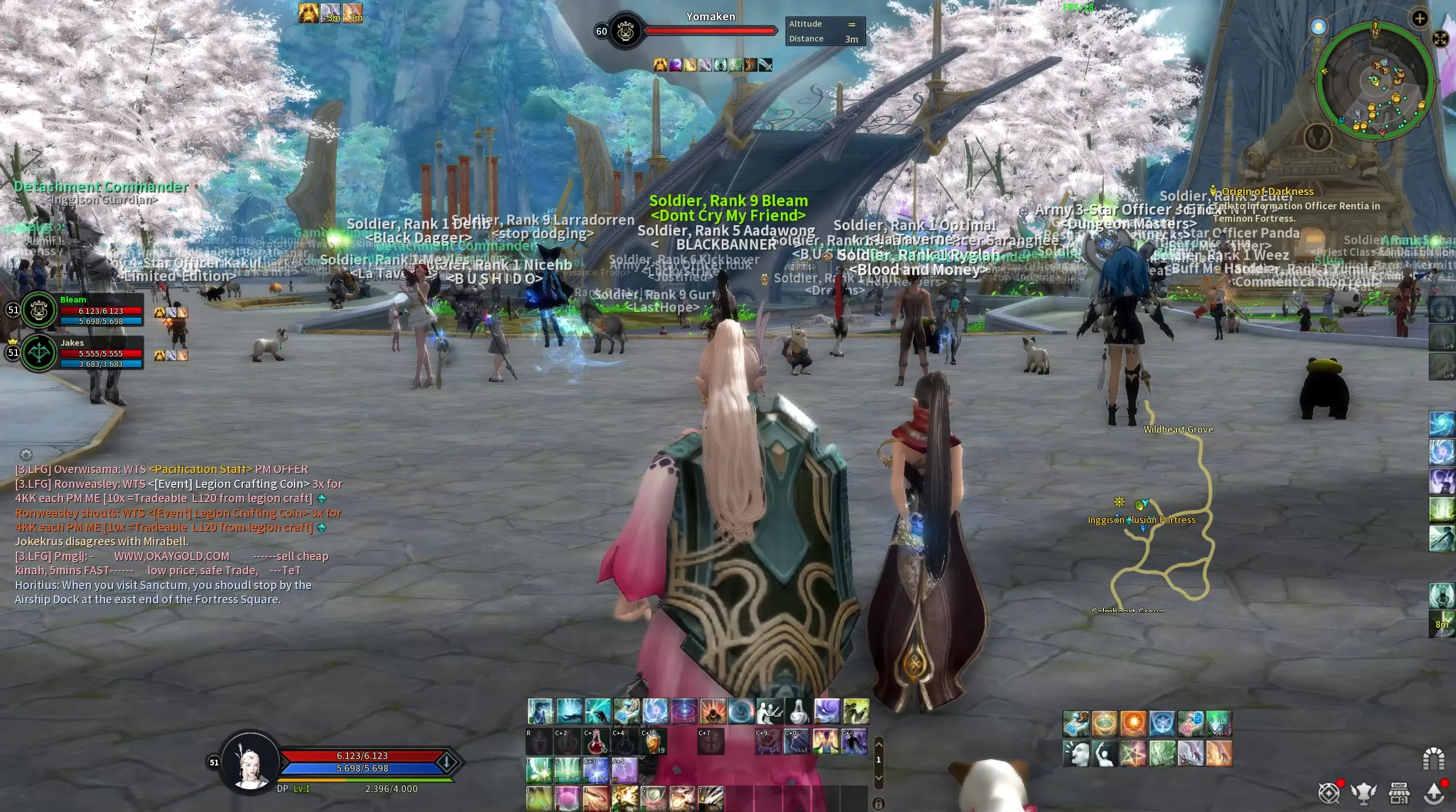This screenshot has width=1456, height=812.
Task: Use the red health potion in quickslot C+3
Action: pyautogui.click(x=594, y=742)
